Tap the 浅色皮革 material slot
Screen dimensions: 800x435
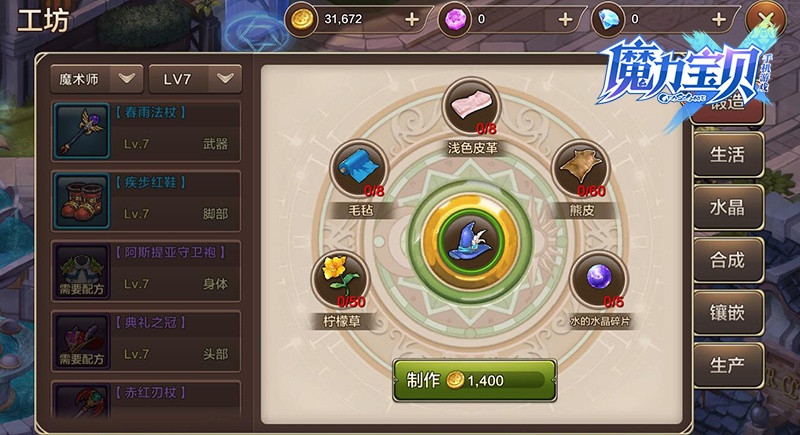click(472, 106)
